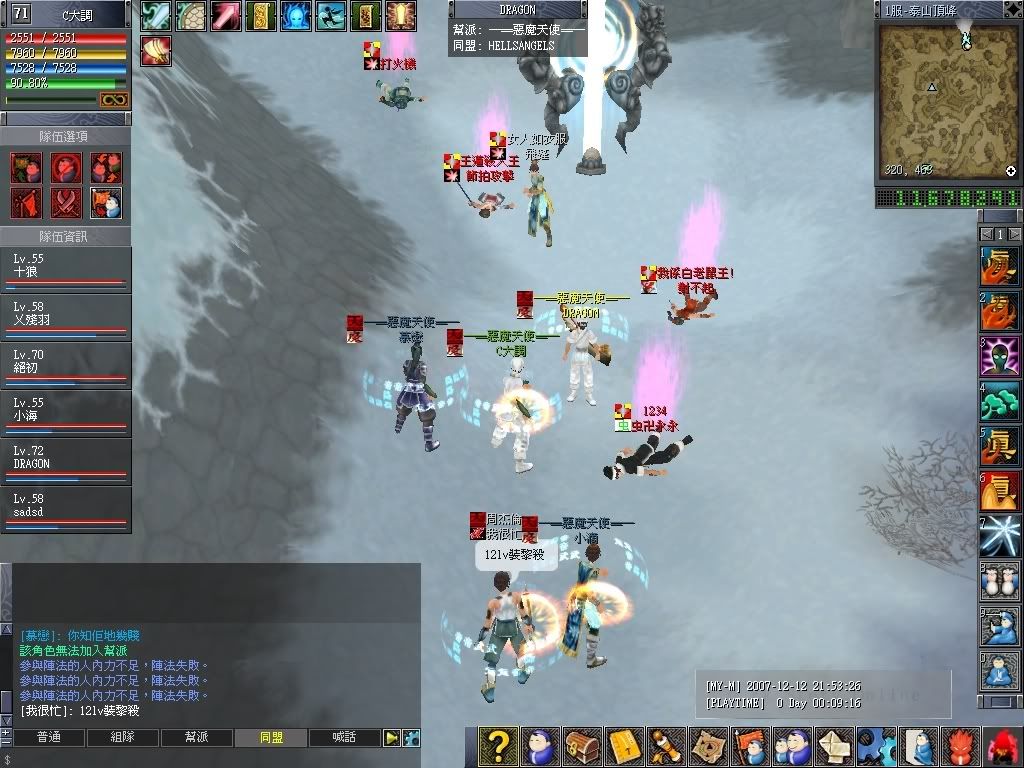The image size is (1024, 768).
Task: Open the treasure chest inventory icon
Action: tap(582, 747)
